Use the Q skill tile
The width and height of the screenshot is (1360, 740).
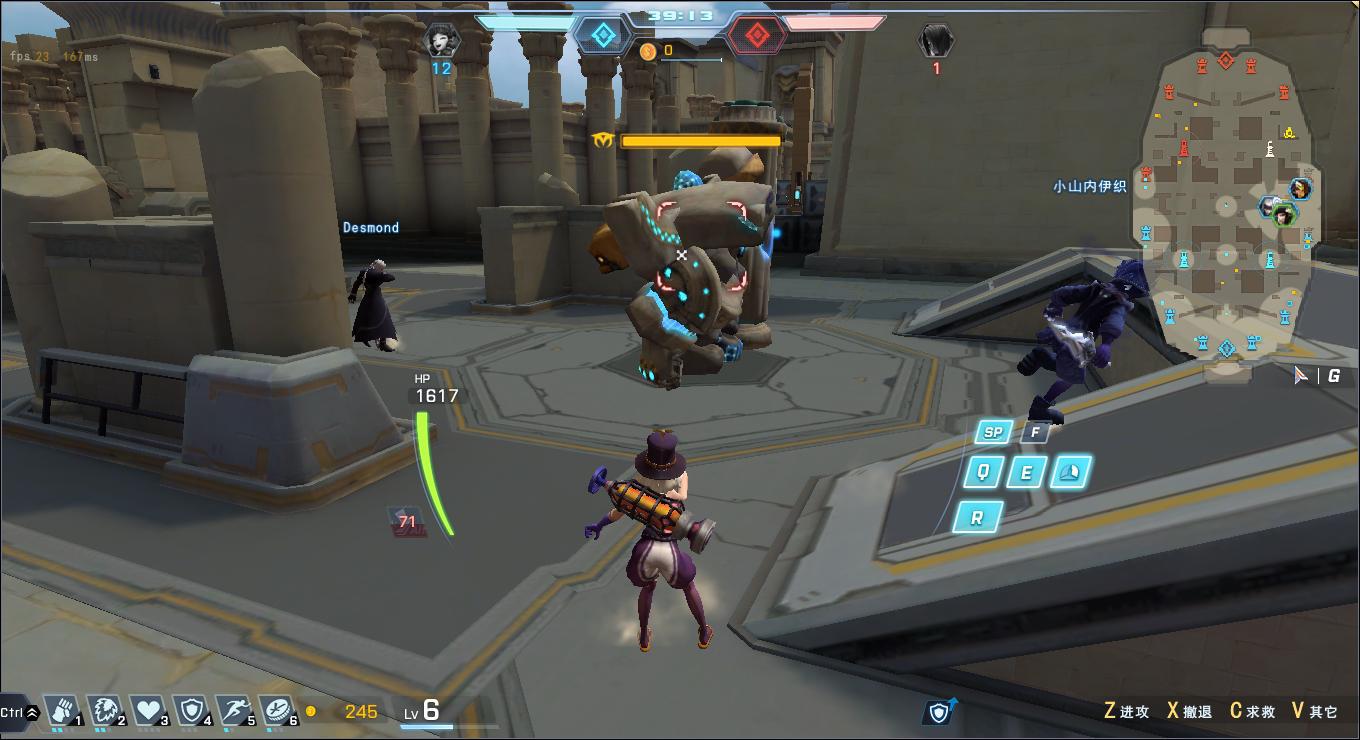[983, 472]
